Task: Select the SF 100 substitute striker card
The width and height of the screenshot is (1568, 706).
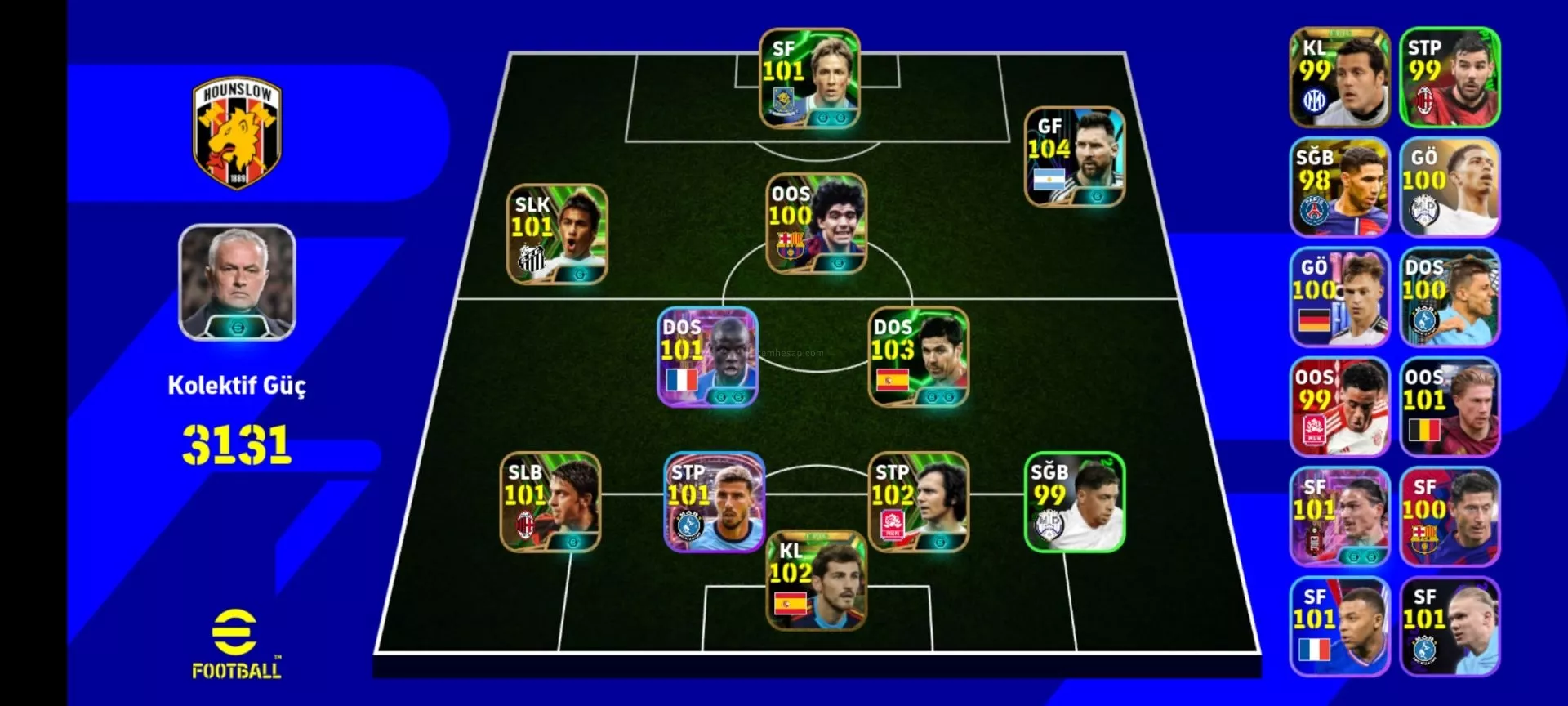Action: point(1450,516)
